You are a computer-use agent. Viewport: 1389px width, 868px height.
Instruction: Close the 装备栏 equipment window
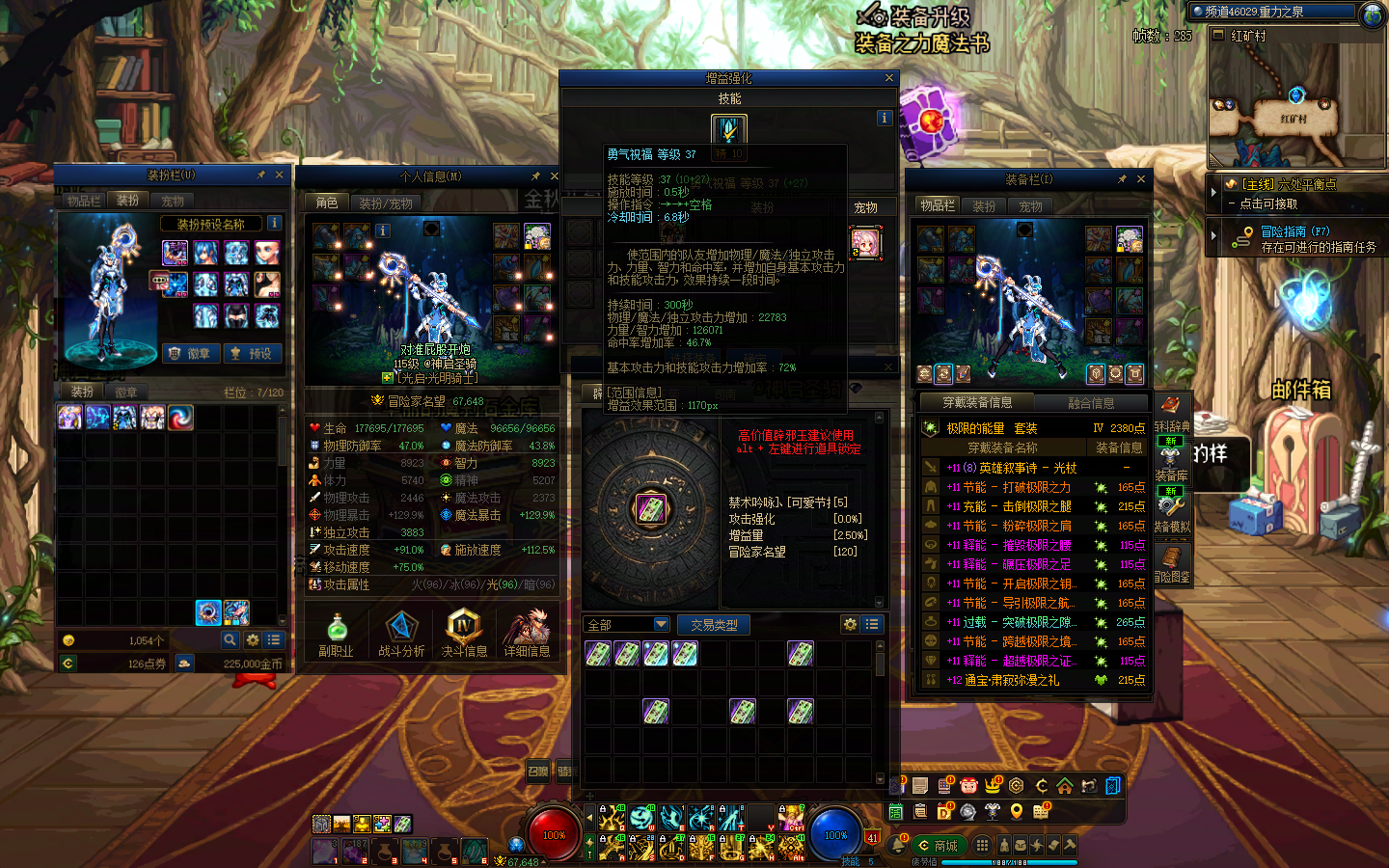(x=1141, y=179)
